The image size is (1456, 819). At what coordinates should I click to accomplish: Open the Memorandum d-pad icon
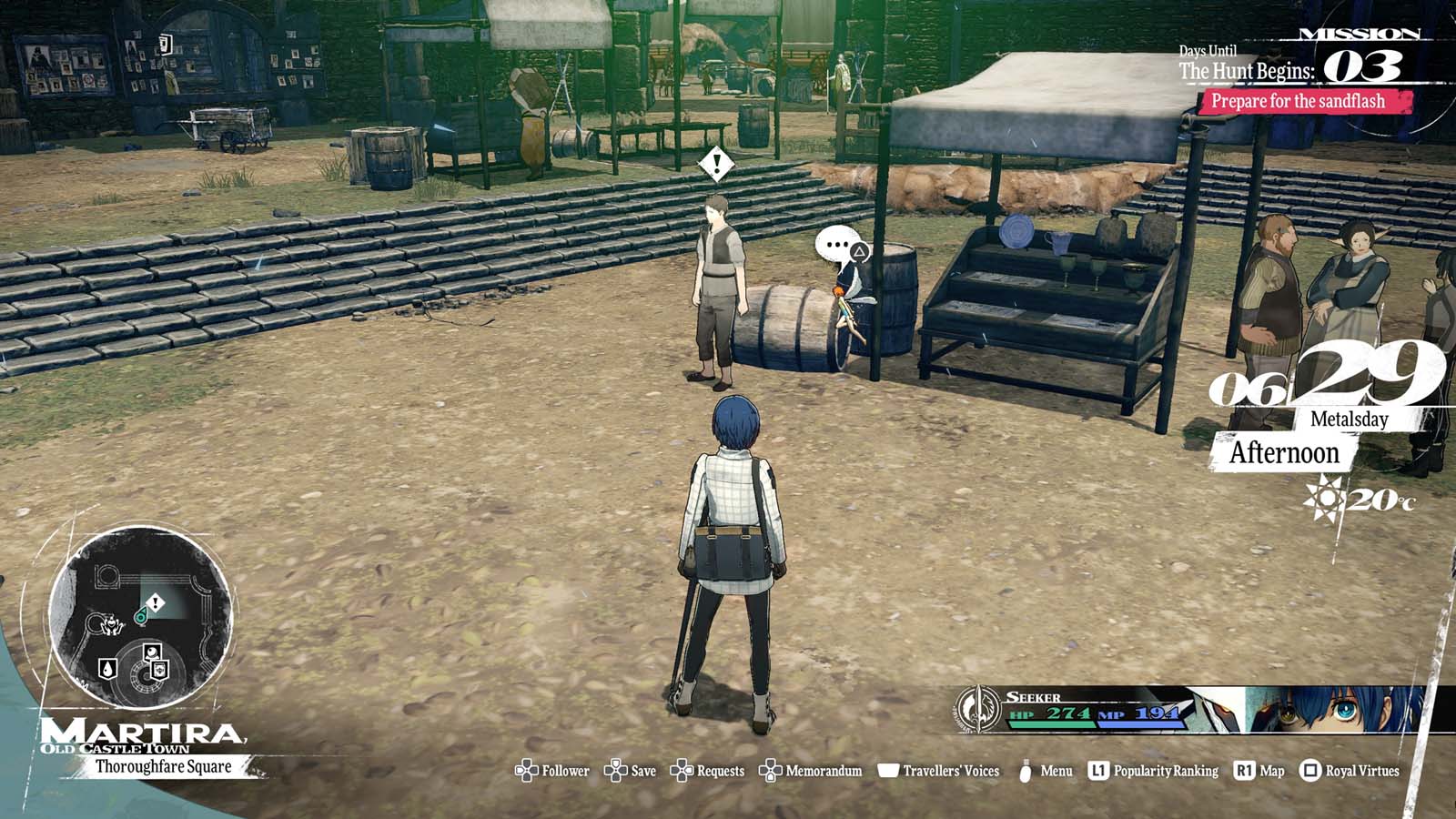pos(773,770)
